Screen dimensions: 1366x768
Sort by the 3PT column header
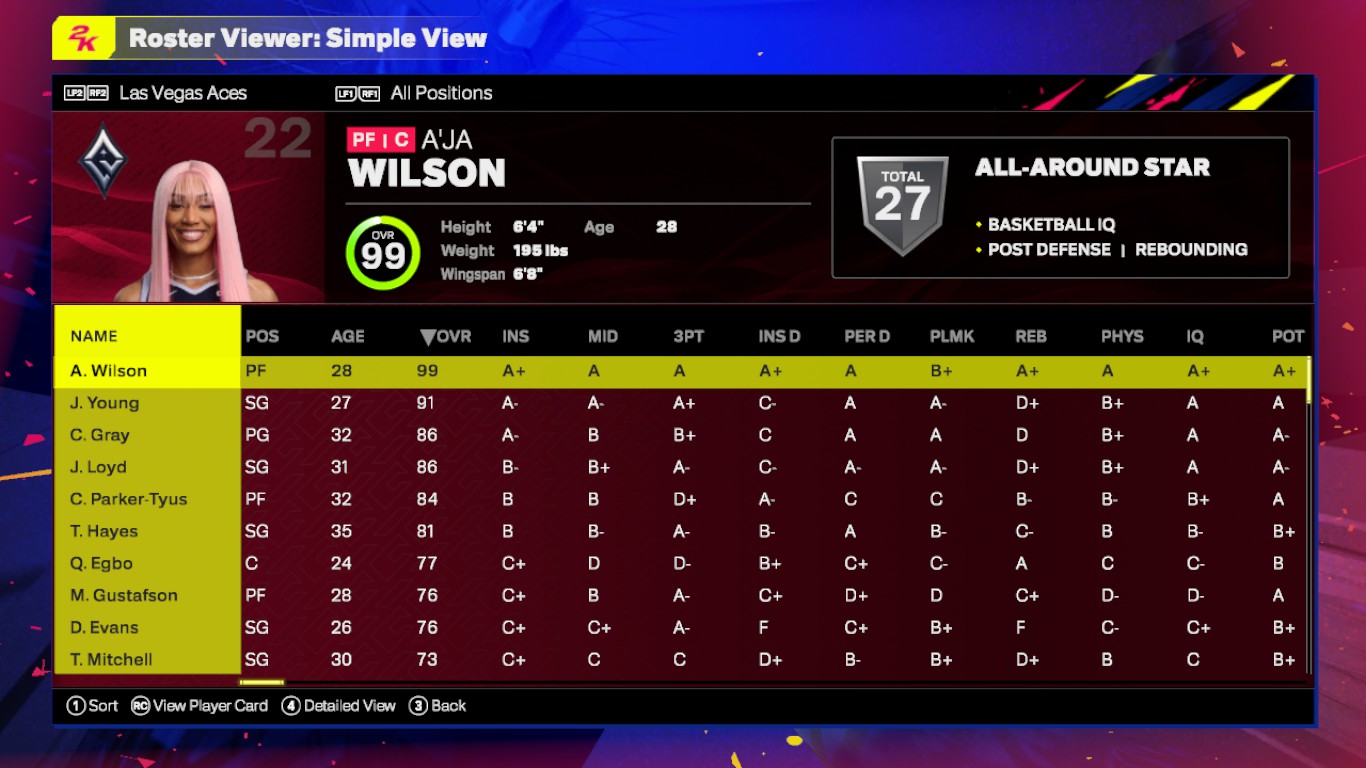pos(689,336)
